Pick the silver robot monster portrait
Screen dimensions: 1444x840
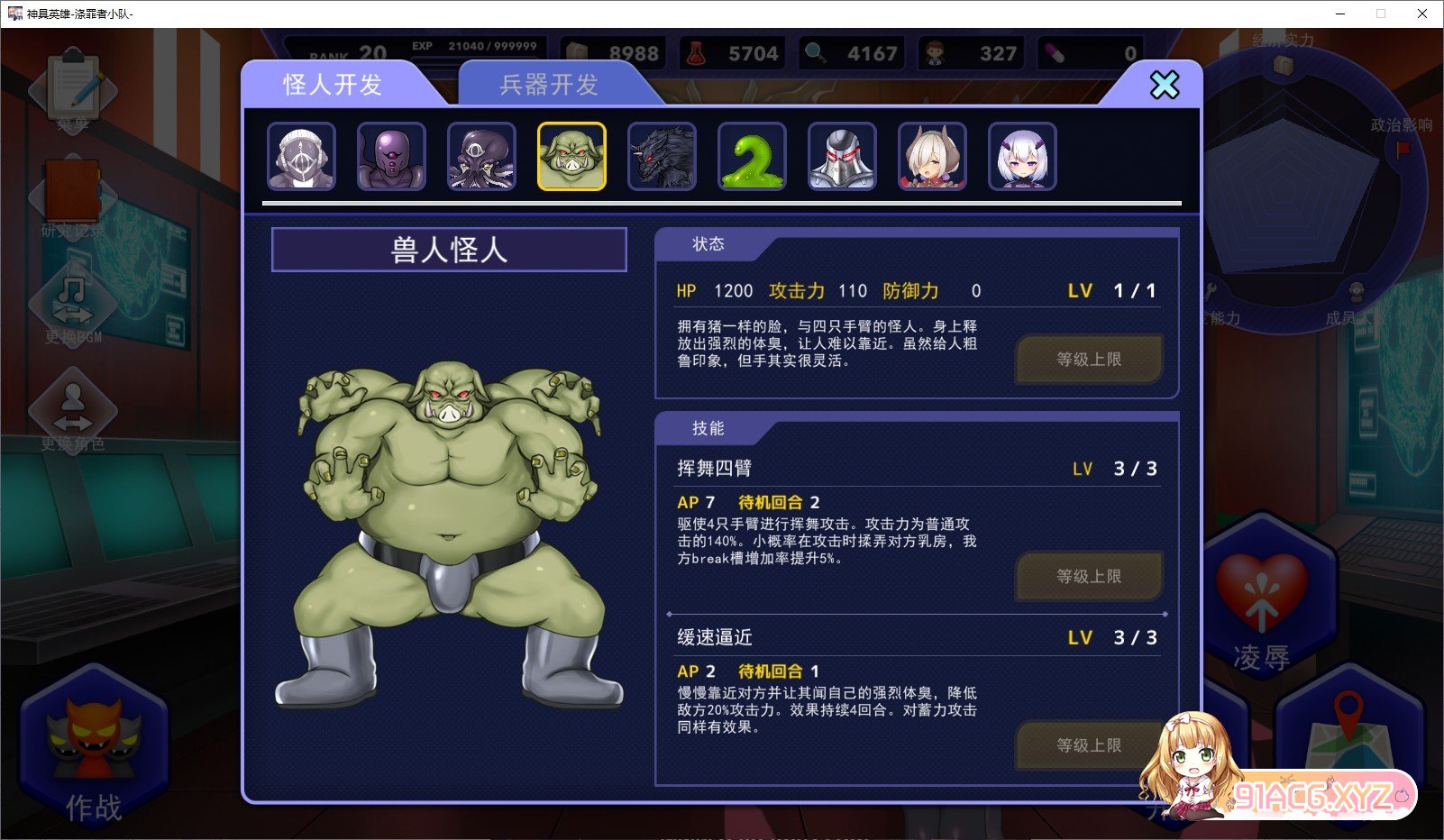coord(843,157)
